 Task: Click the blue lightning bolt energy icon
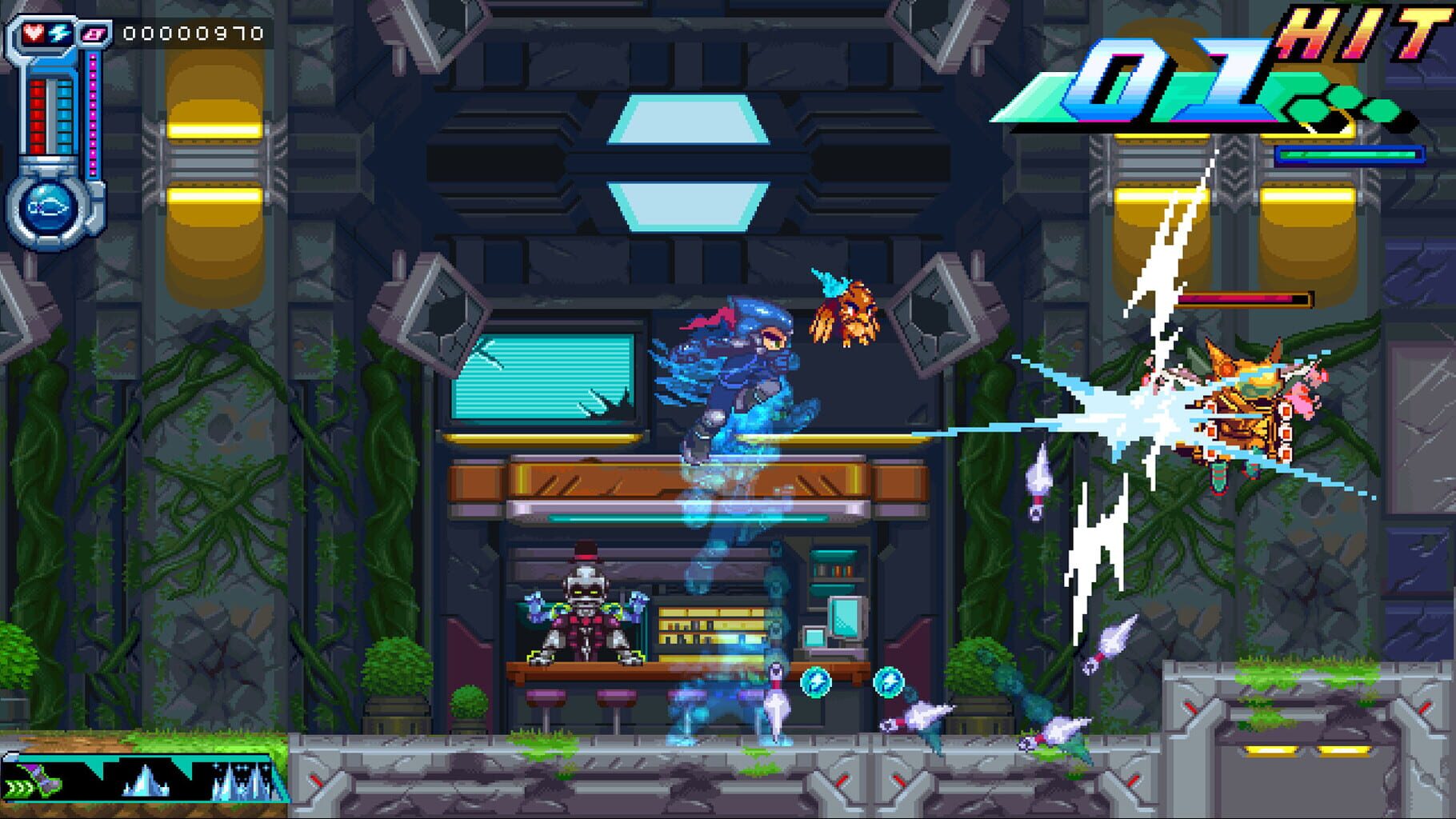60,33
